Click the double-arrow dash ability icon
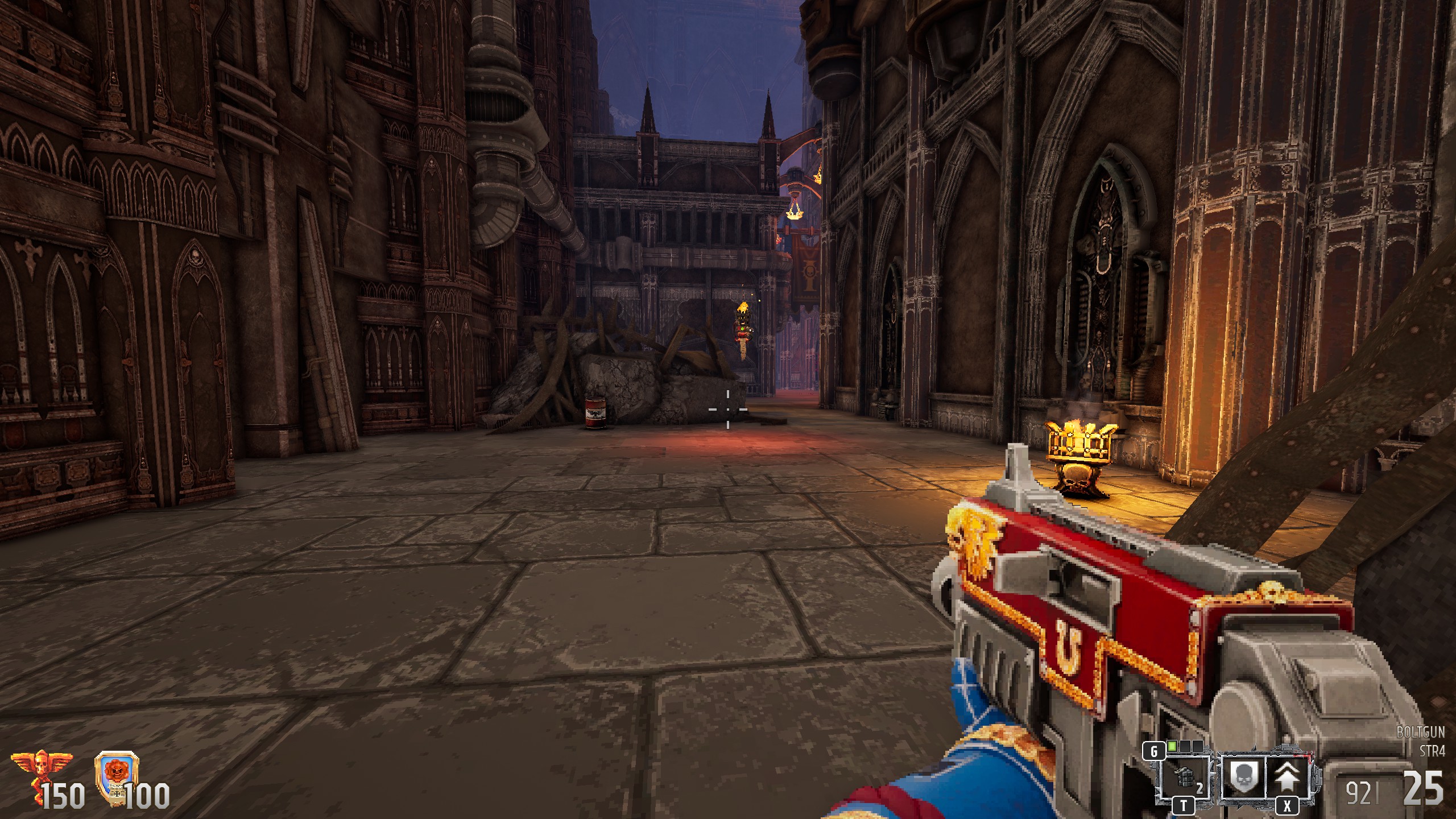This screenshot has width=1456, height=819. [1288, 775]
